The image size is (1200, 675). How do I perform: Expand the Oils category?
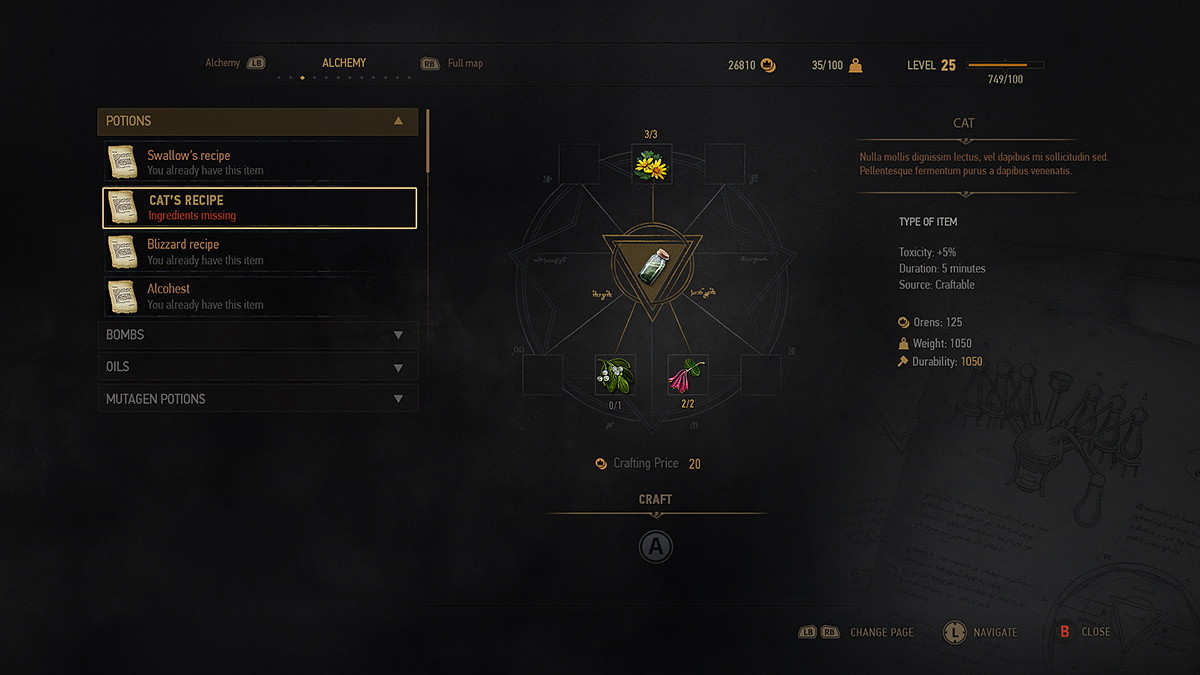(258, 367)
